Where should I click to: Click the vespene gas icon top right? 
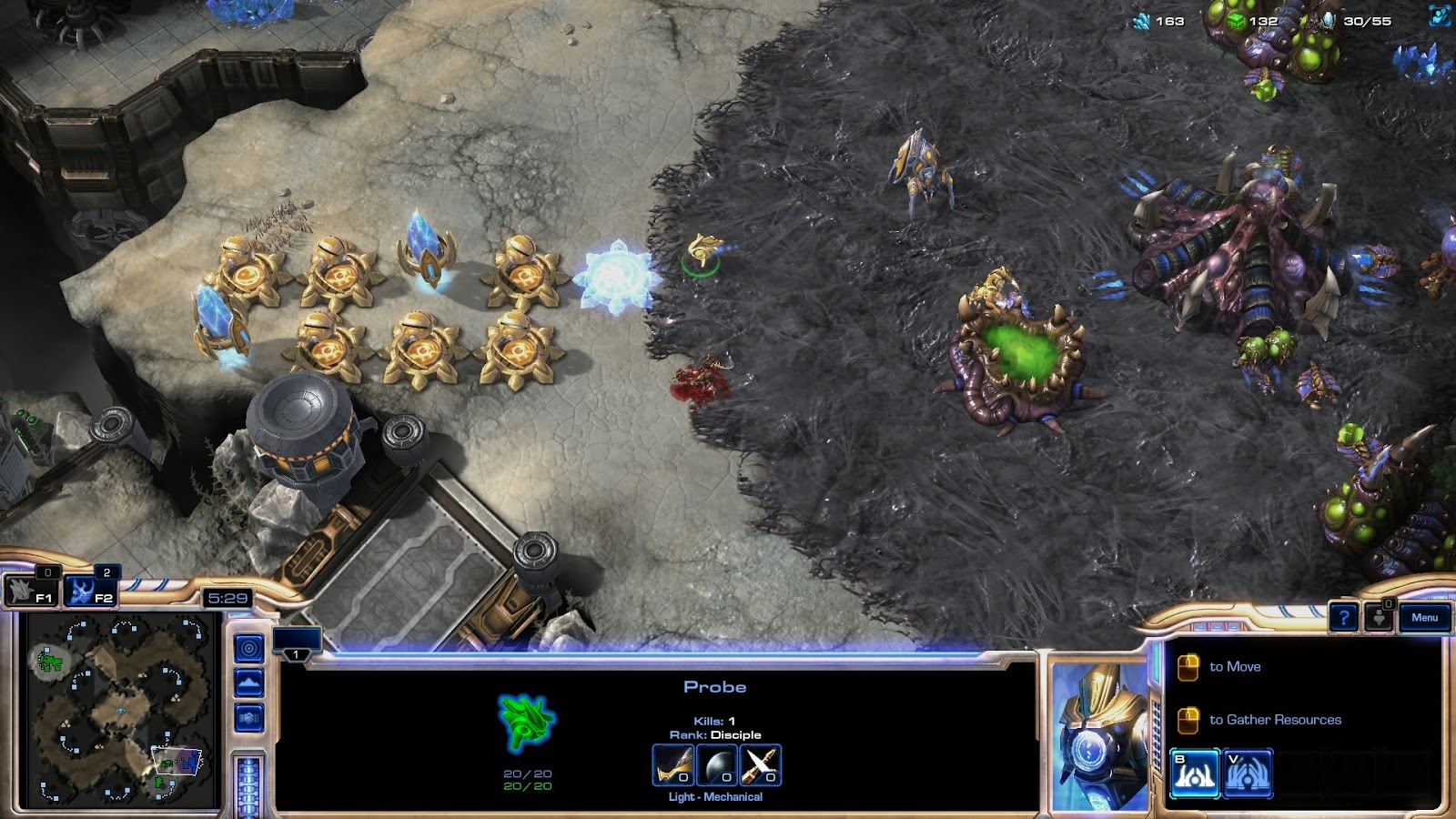point(1236,22)
